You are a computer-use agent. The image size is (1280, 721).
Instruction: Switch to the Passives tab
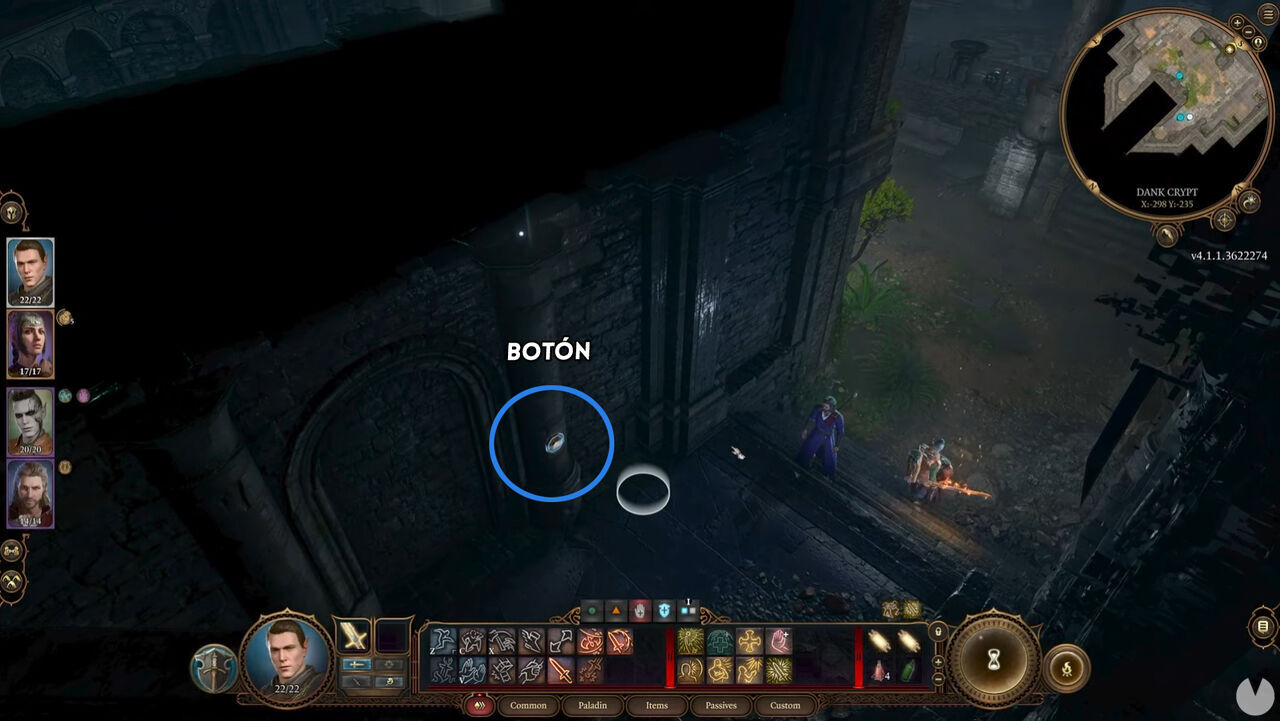coord(720,706)
